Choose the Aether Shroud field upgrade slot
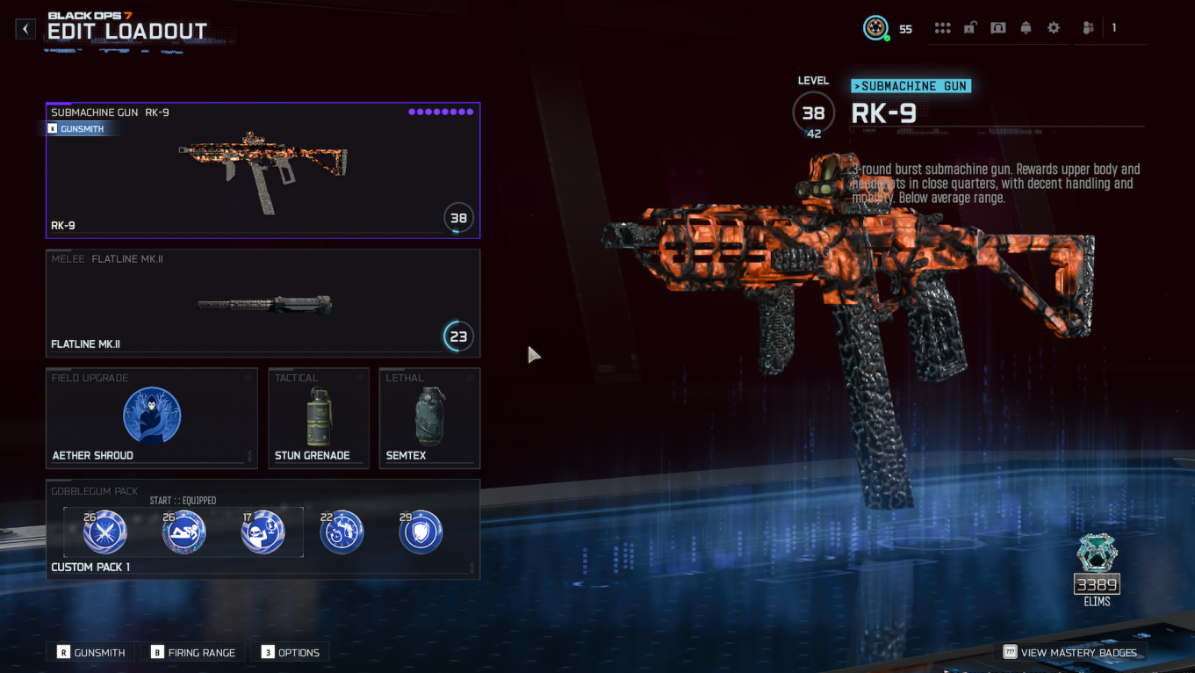 coord(151,418)
